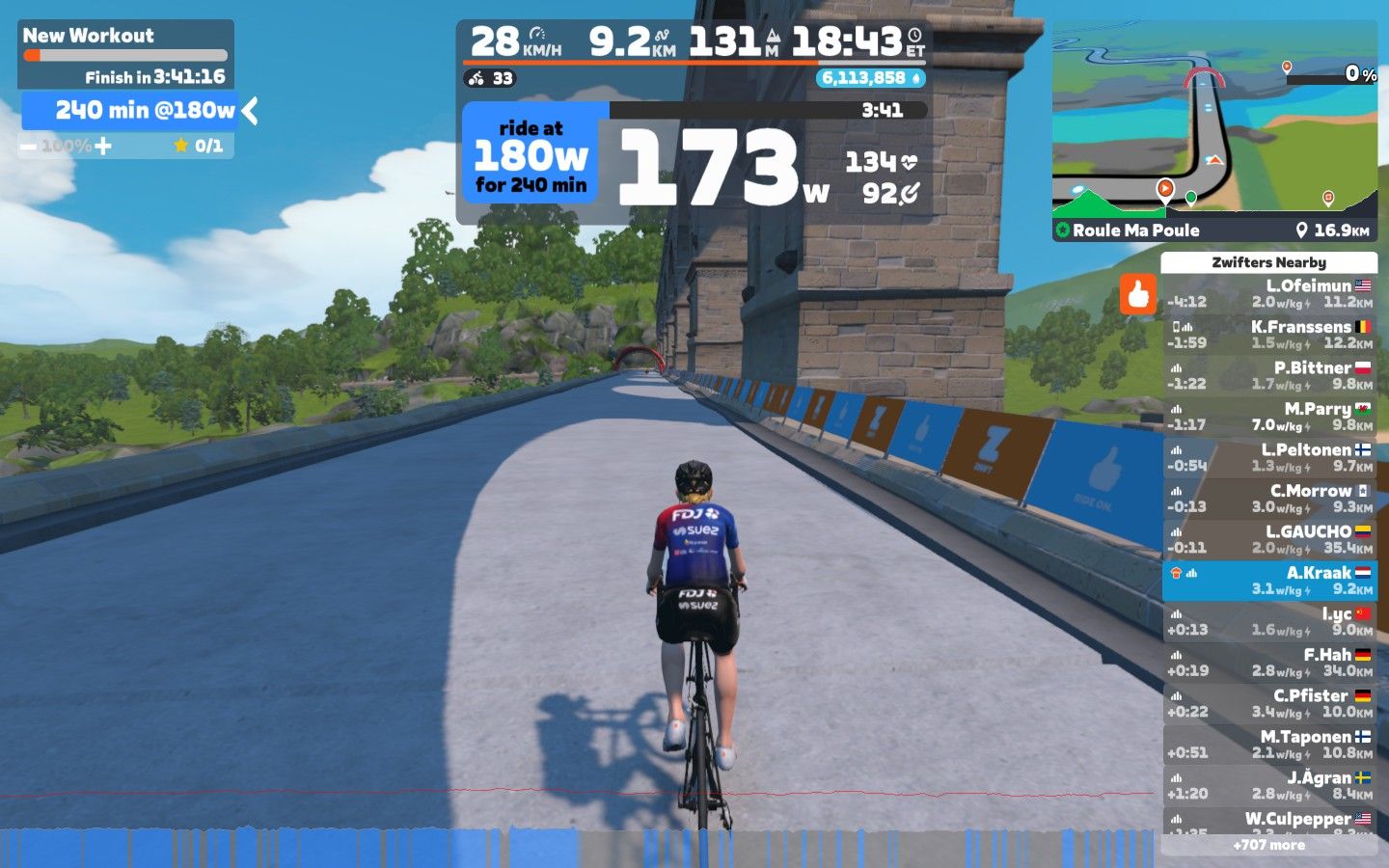Select rider P.Bittner in nearby list

click(1268, 375)
